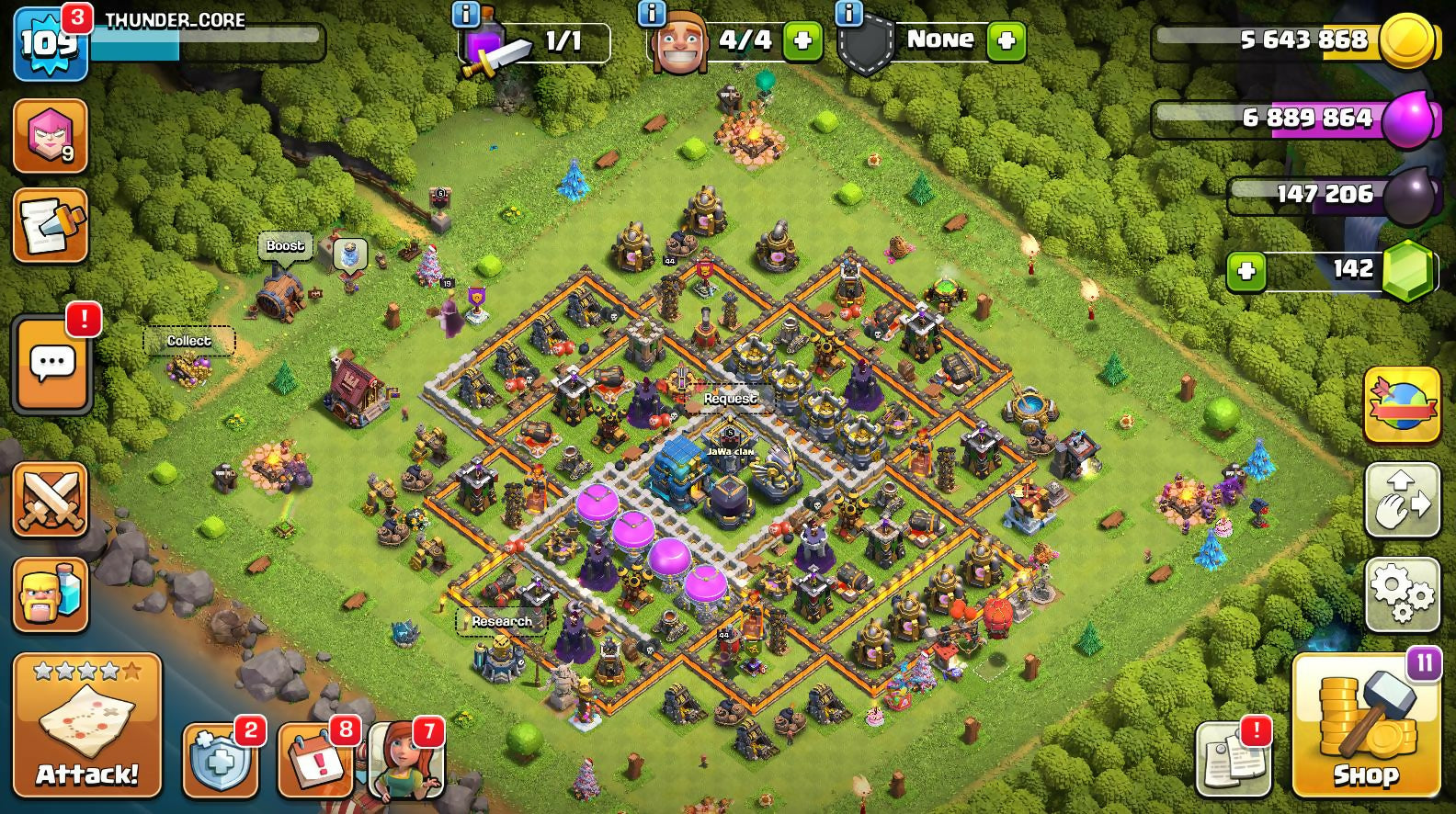Tap the Attack! map button
The image size is (1456, 814).
[87, 725]
